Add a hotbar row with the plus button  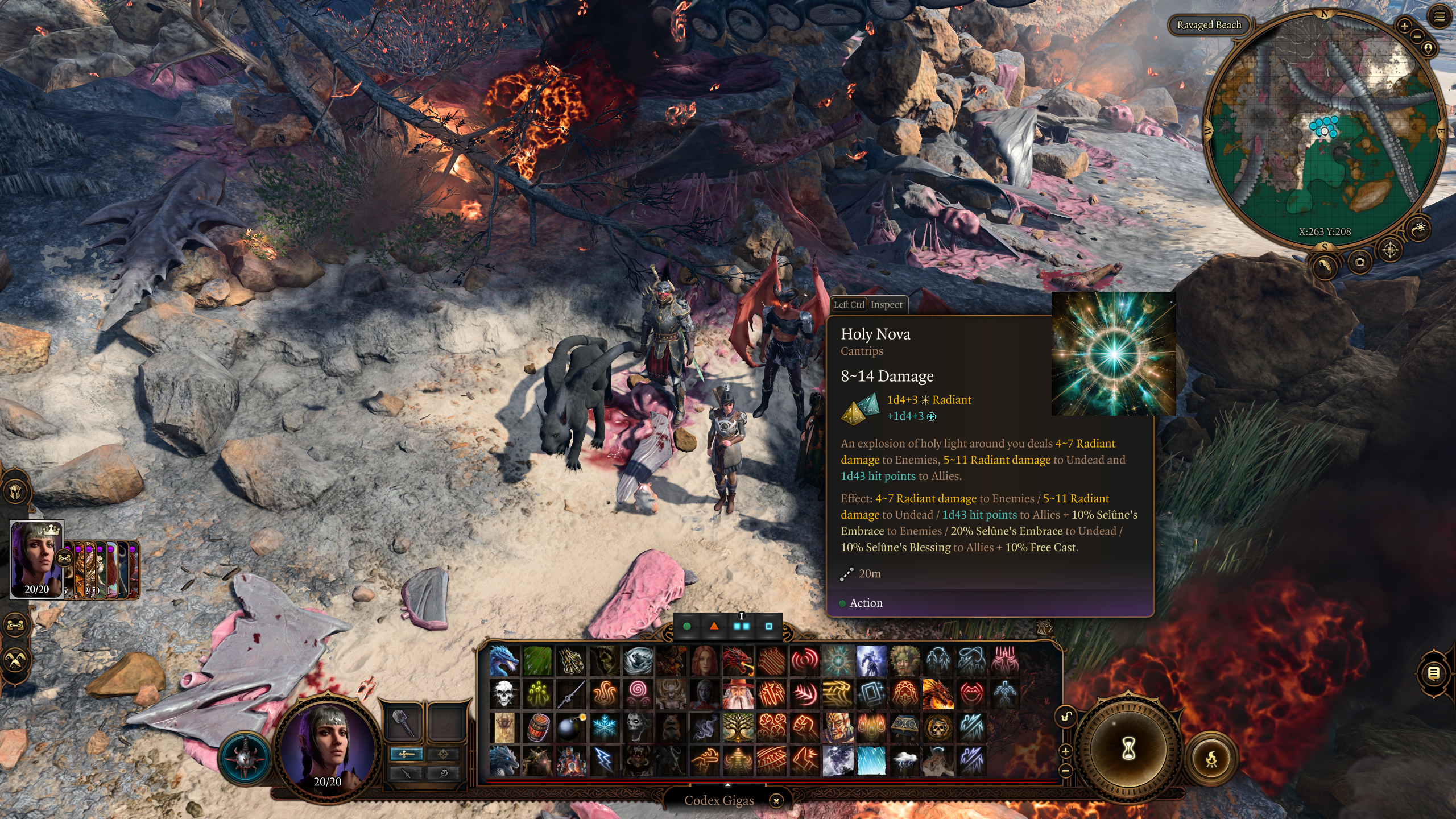tap(1065, 751)
